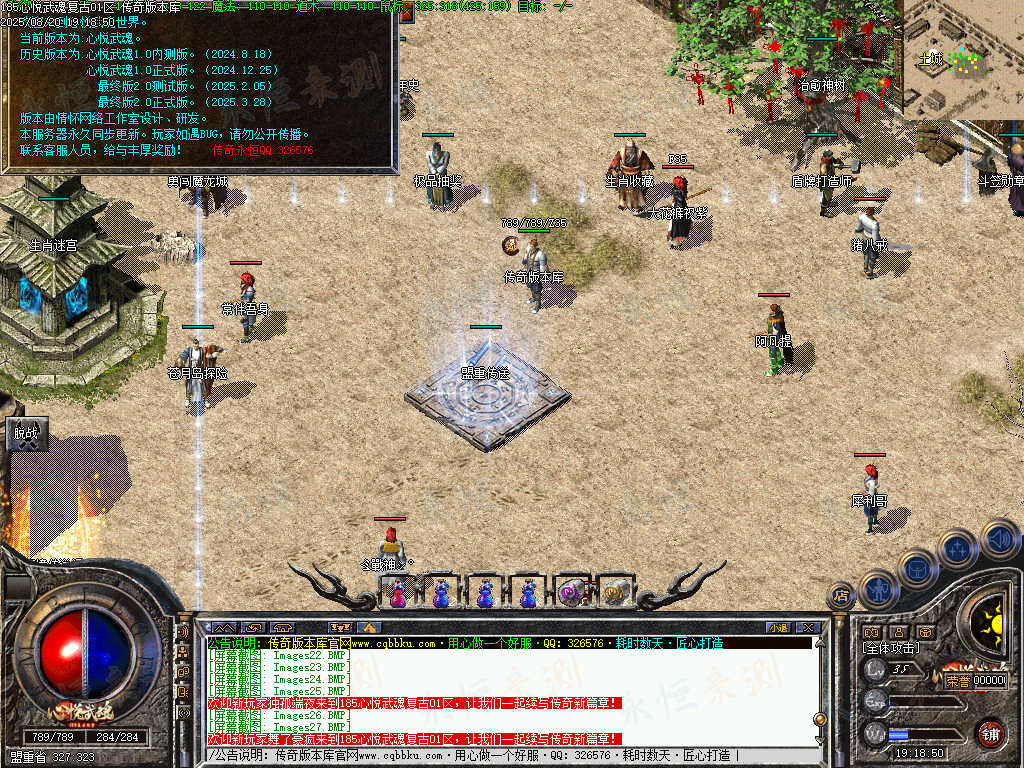Open the skills sparkle round button
The height and width of the screenshot is (768, 1024).
[x=957, y=547]
